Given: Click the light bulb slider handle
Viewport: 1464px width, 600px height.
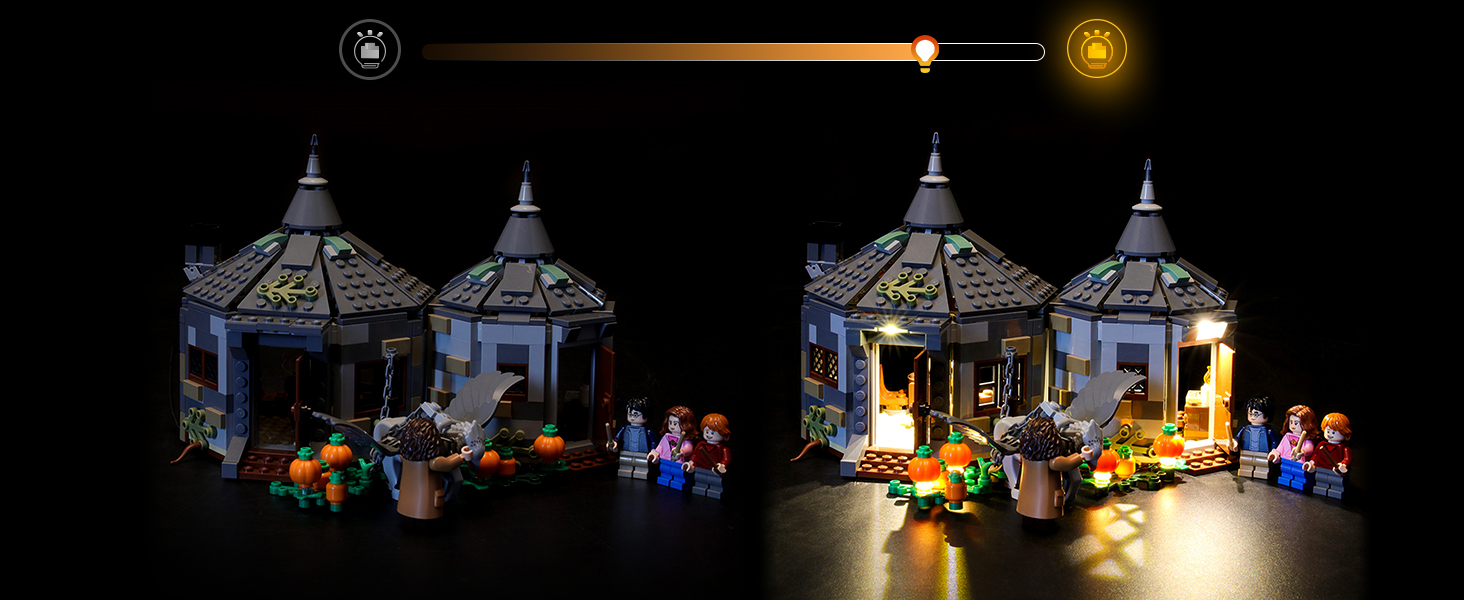Looking at the screenshot, I should [925, 51].
